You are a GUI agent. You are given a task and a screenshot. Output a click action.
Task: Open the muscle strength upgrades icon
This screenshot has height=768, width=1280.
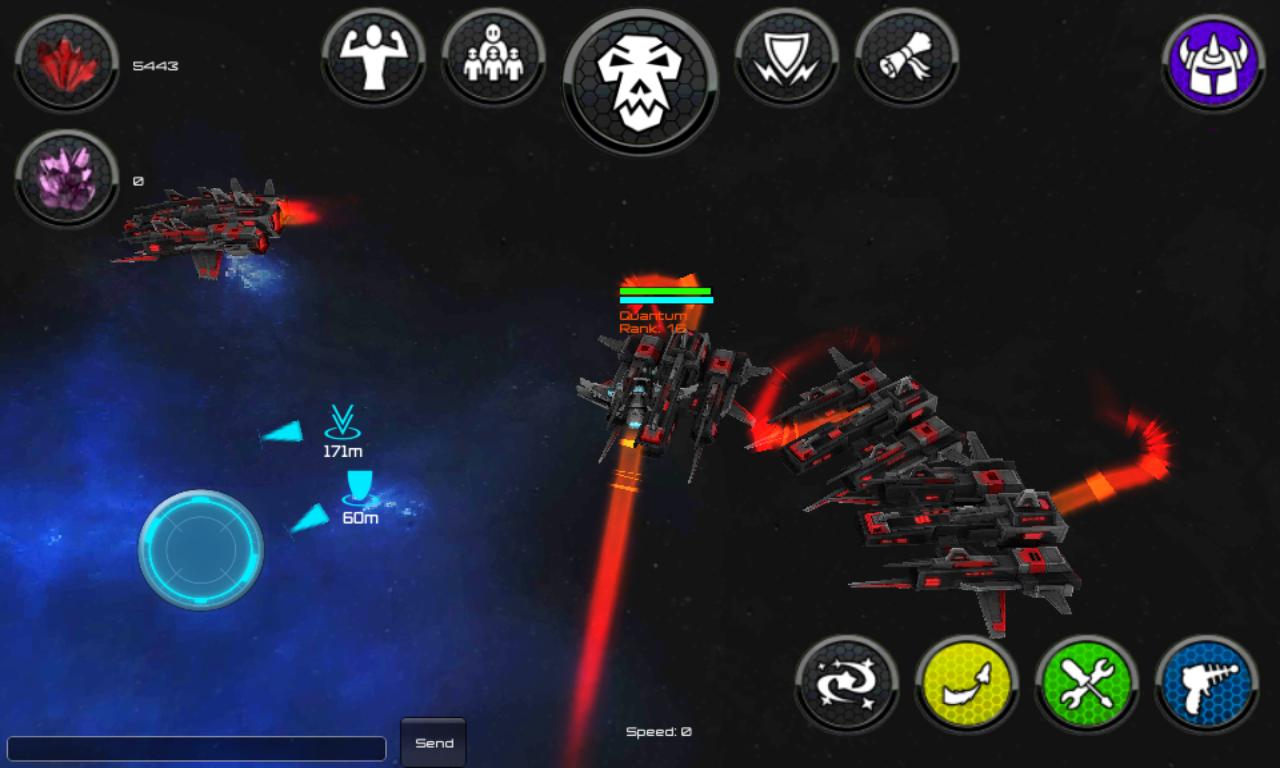pos(375,60)
